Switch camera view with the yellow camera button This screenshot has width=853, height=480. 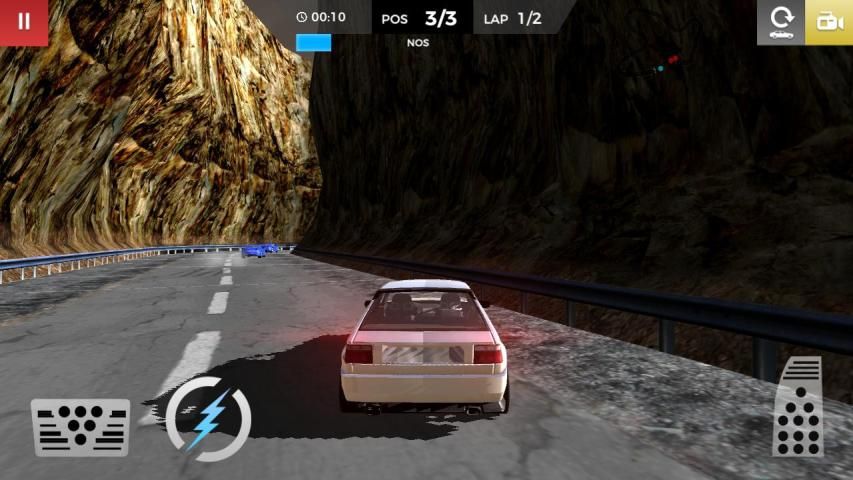[829, 22]
